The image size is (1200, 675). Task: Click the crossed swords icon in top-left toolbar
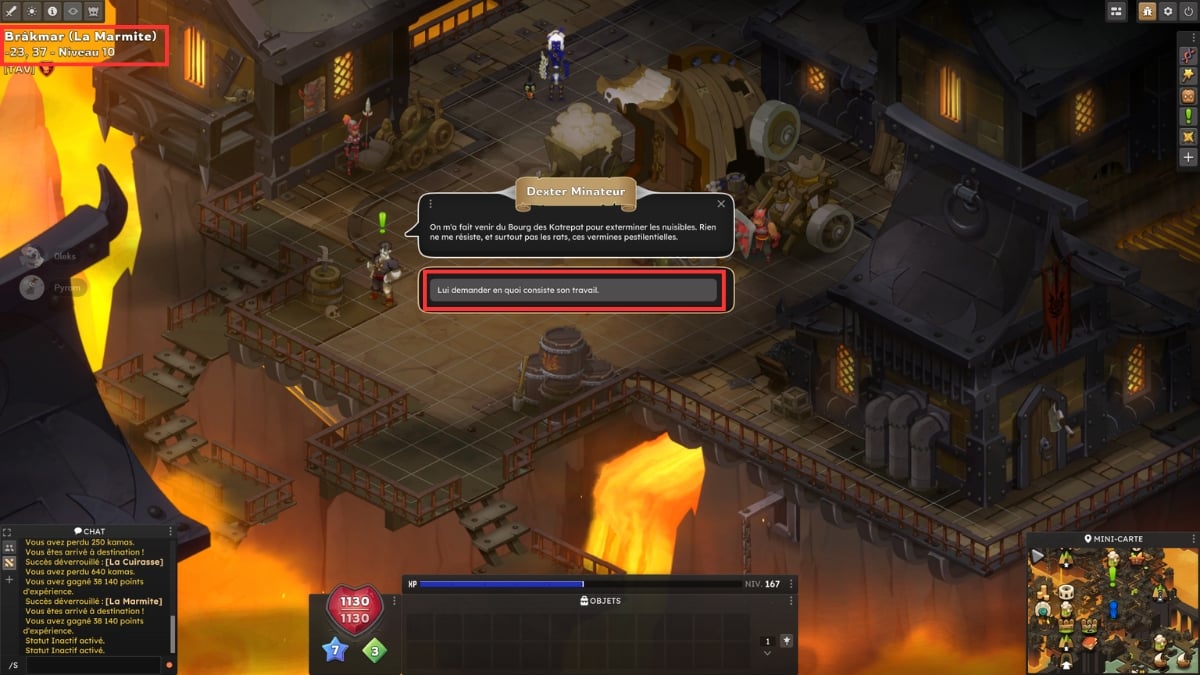coord(13,11)
